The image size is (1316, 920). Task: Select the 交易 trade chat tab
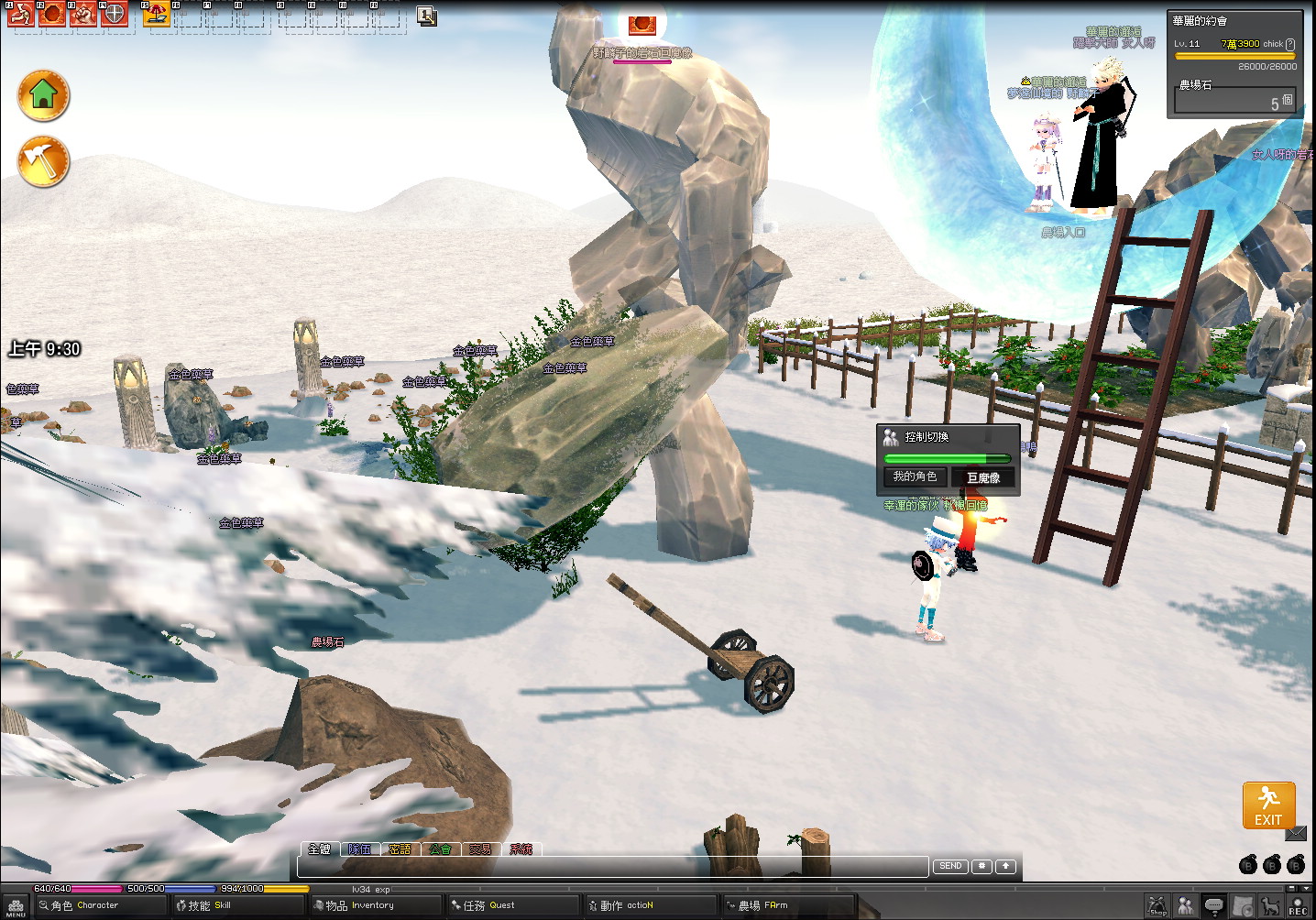click(x=480, y=849)
